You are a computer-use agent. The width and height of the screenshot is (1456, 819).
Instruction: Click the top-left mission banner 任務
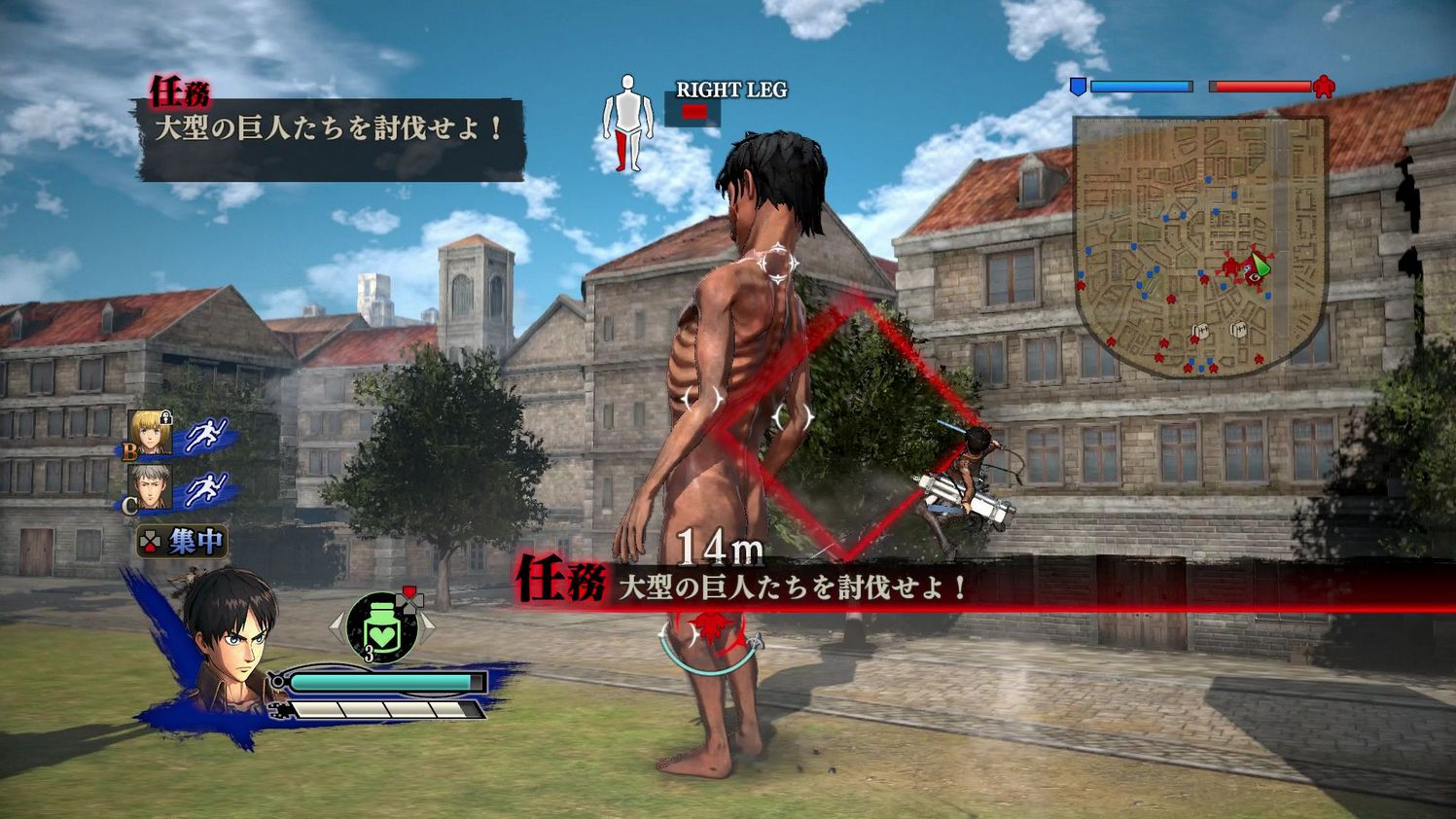pos(183,91)
